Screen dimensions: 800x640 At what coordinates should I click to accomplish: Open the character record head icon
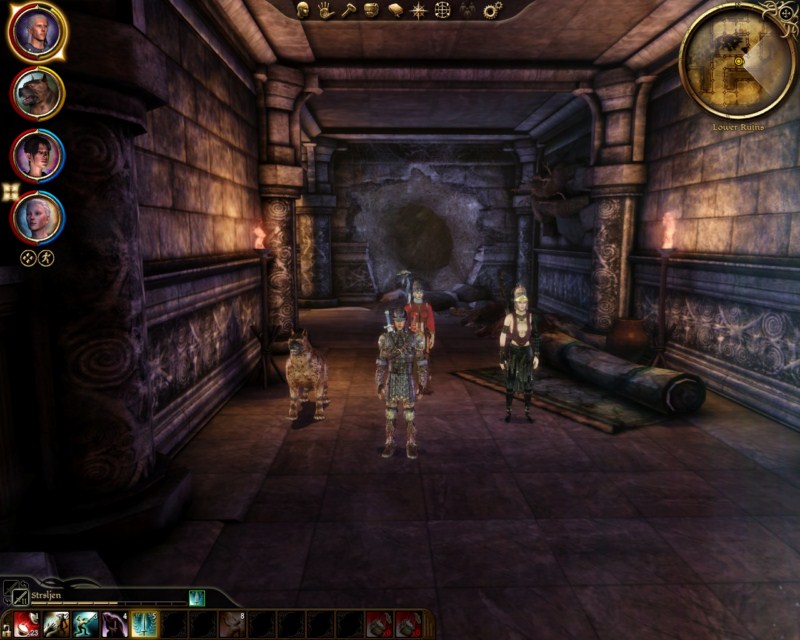[304, 10]
